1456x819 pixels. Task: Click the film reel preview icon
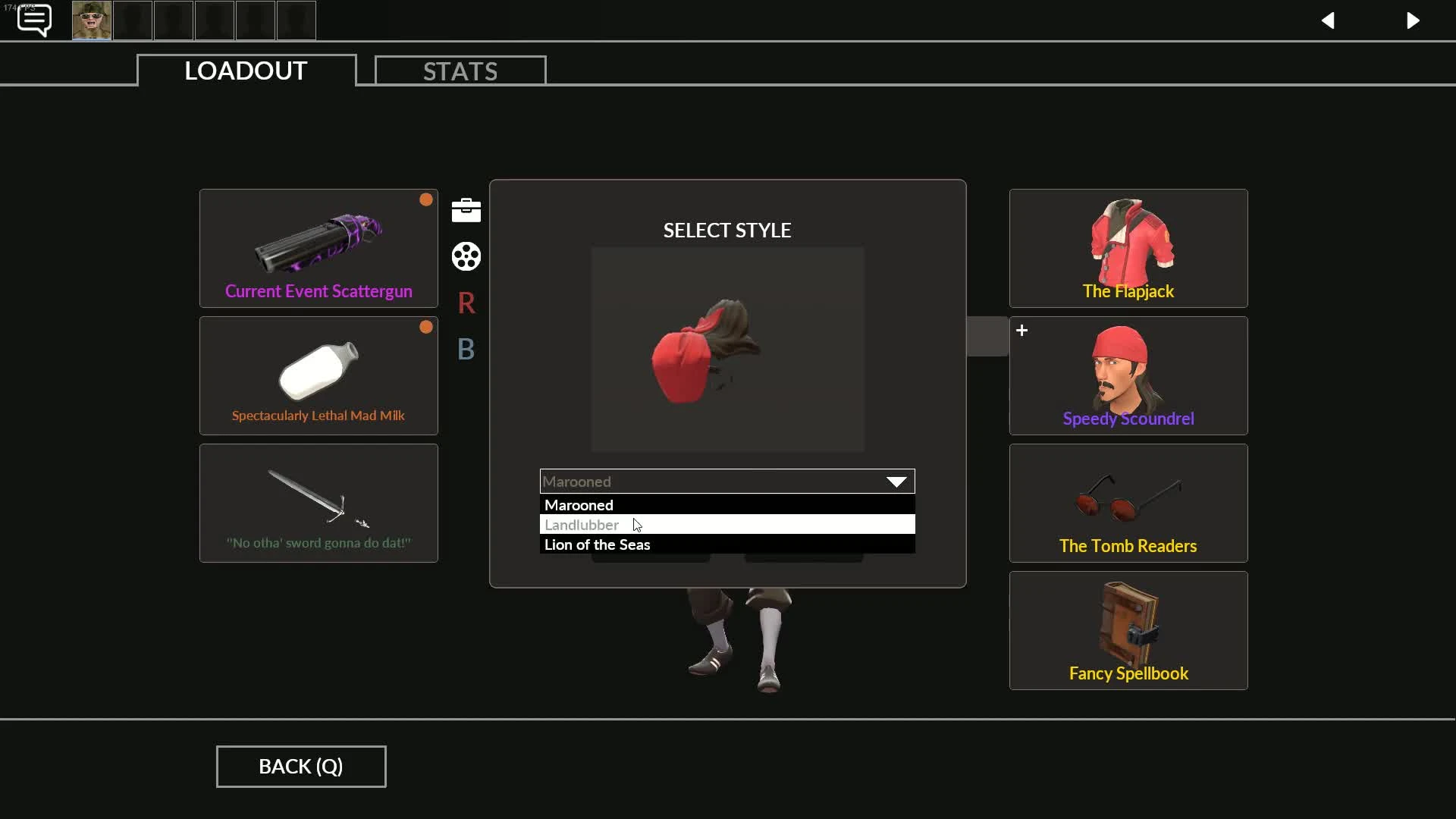[466, 256]
